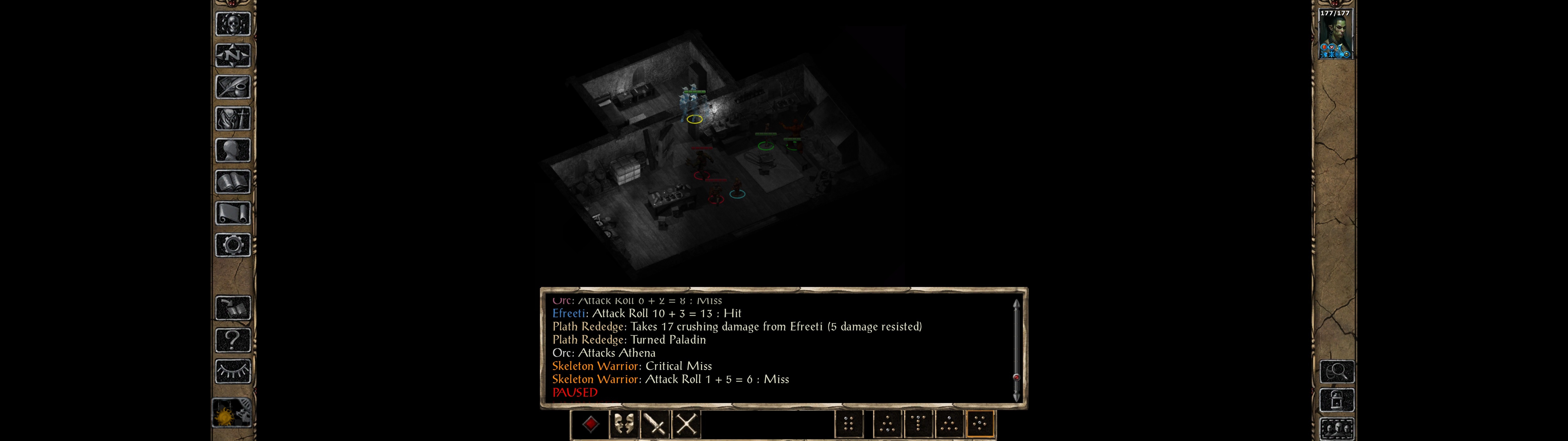Choose the talk action with masks icon
The width and height of the screenshot is (1568, 441).
coord(623,424)
